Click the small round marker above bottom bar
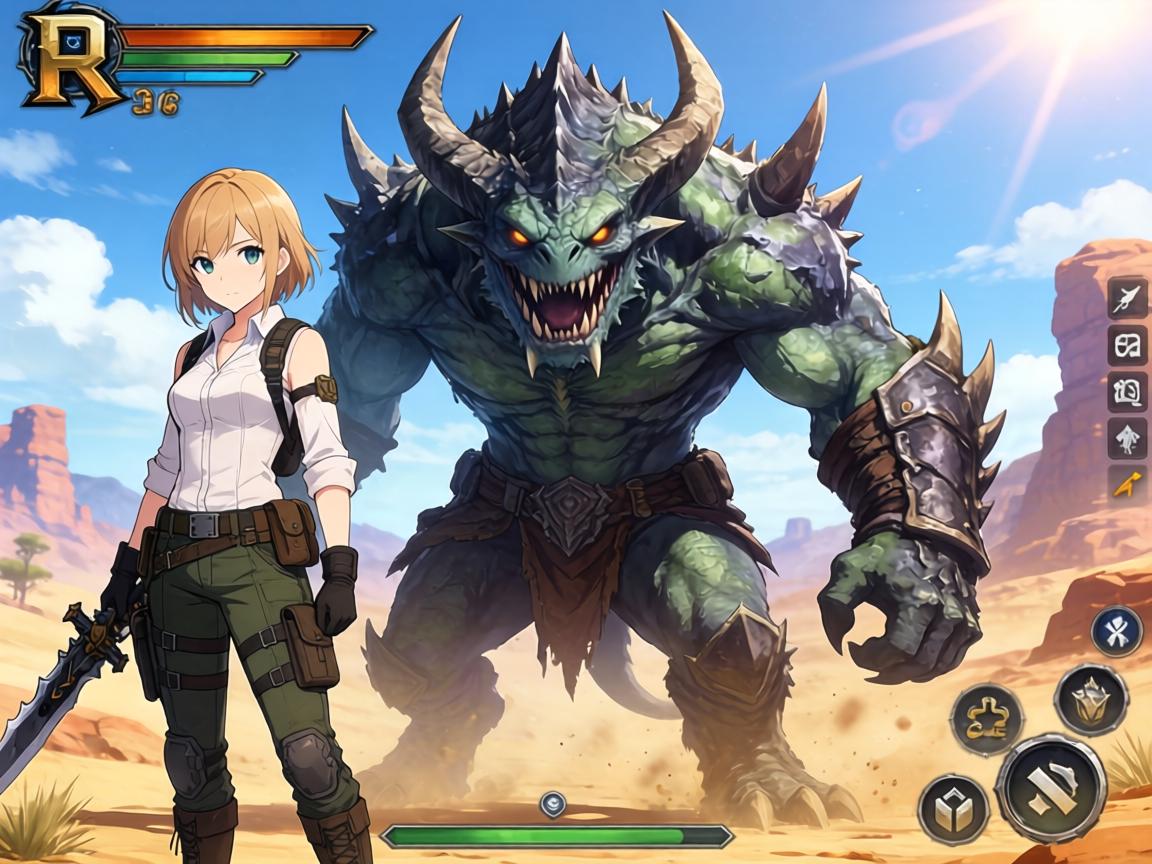This screenshot has width=1152, height=864. (552, 803)
